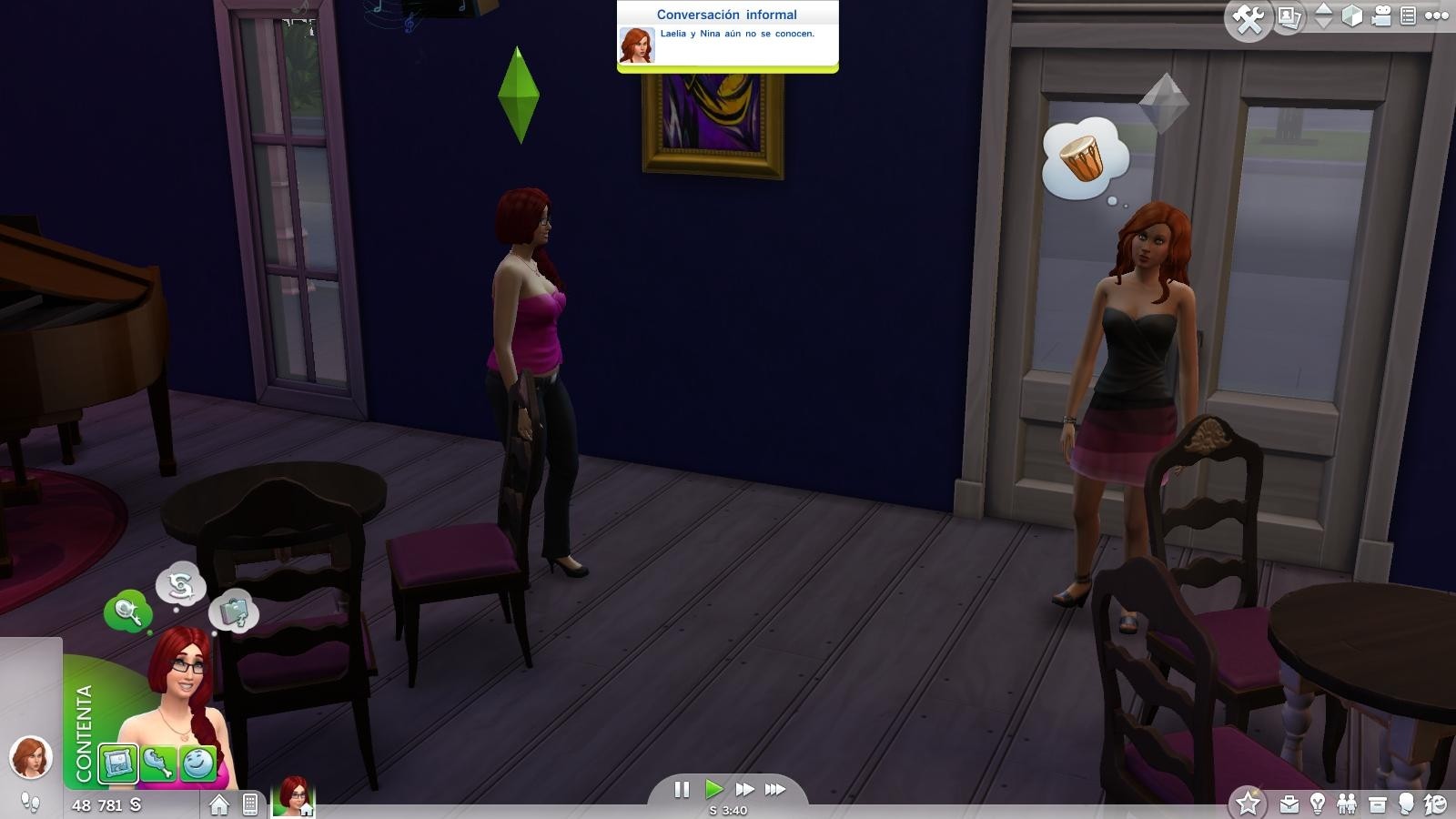Image resolution: width=1456 pixels, height=819 pixels.
Task: Enter video recording mode
Action: (x=1380, y=15)
